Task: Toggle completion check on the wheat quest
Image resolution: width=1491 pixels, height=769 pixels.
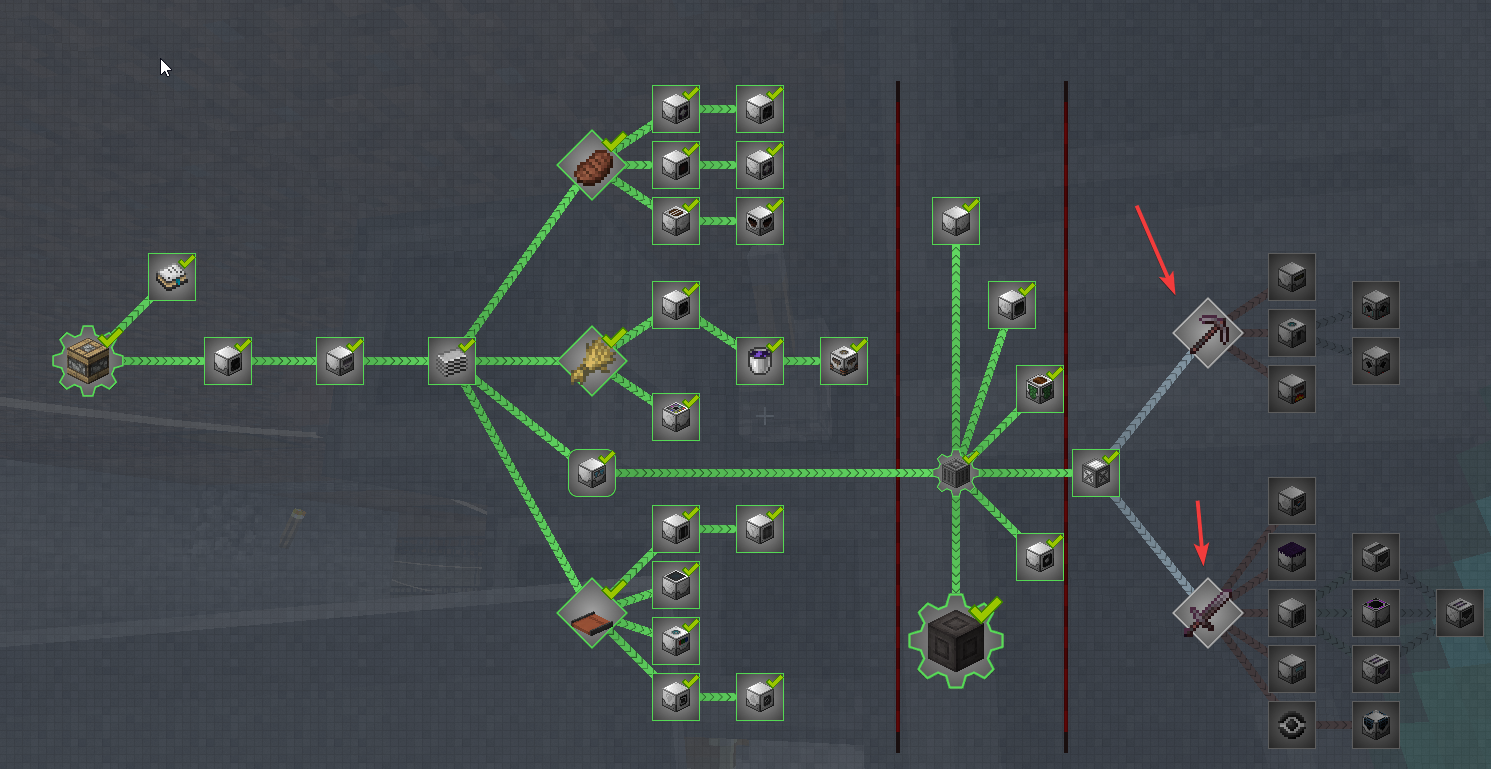Action: point(612,340)
